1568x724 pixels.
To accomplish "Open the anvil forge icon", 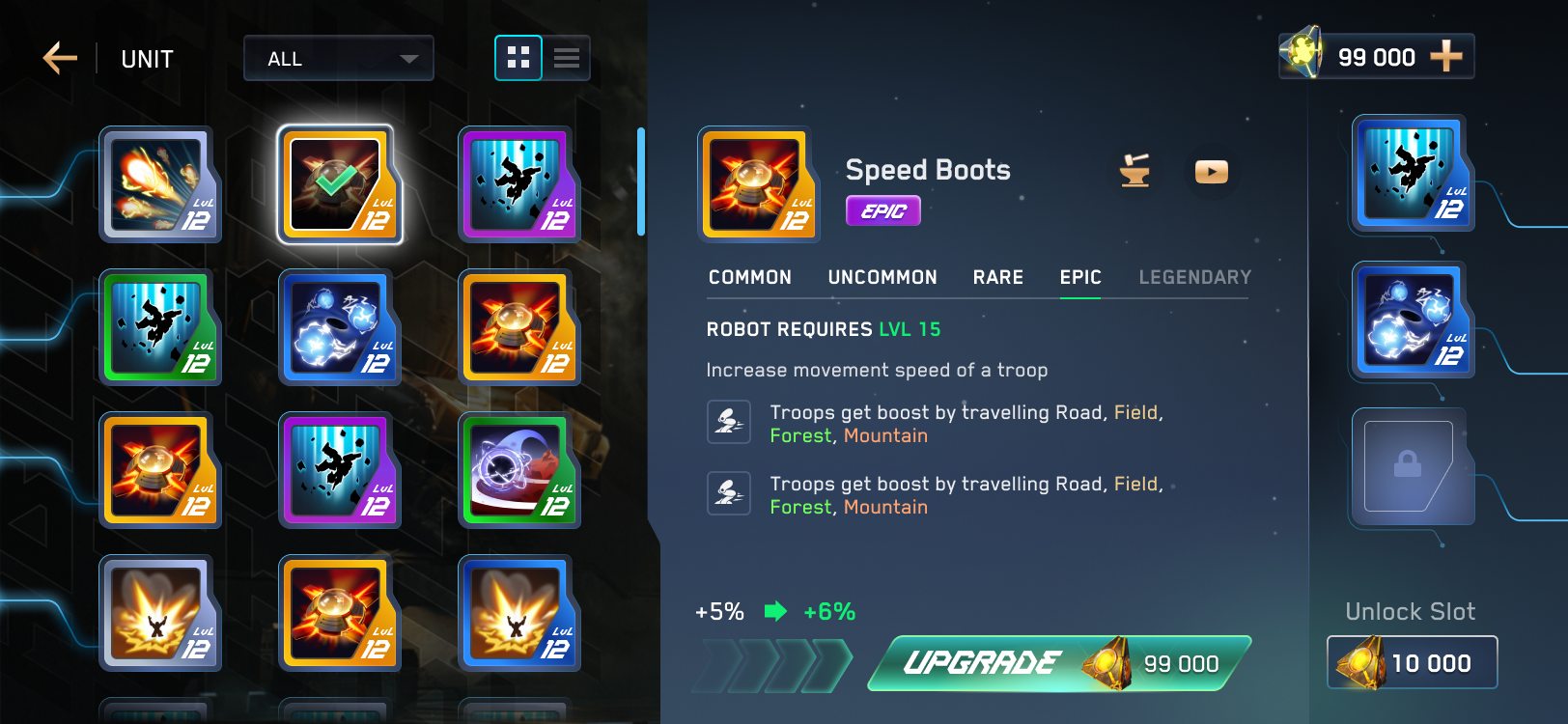I will [1134, 171].
